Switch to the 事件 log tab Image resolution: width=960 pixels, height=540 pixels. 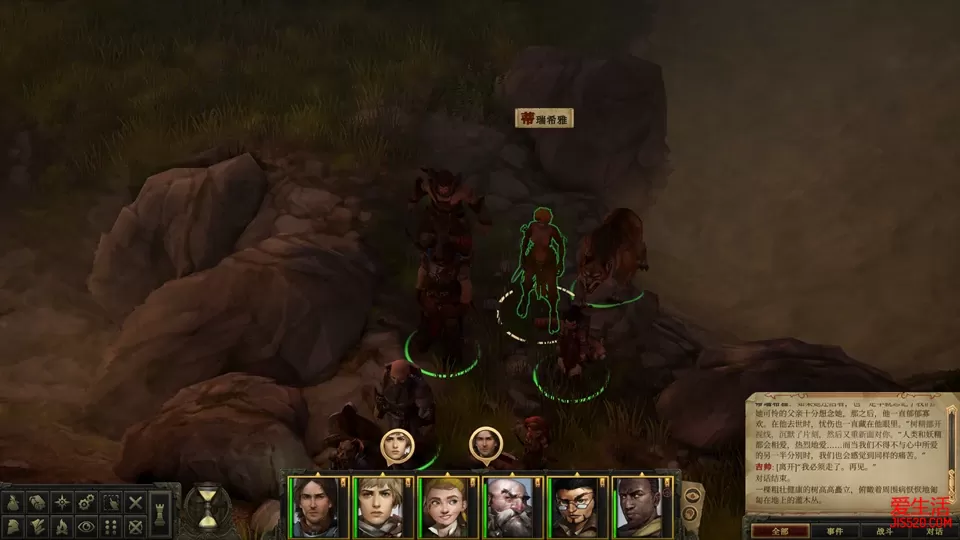tap(833, 530)
